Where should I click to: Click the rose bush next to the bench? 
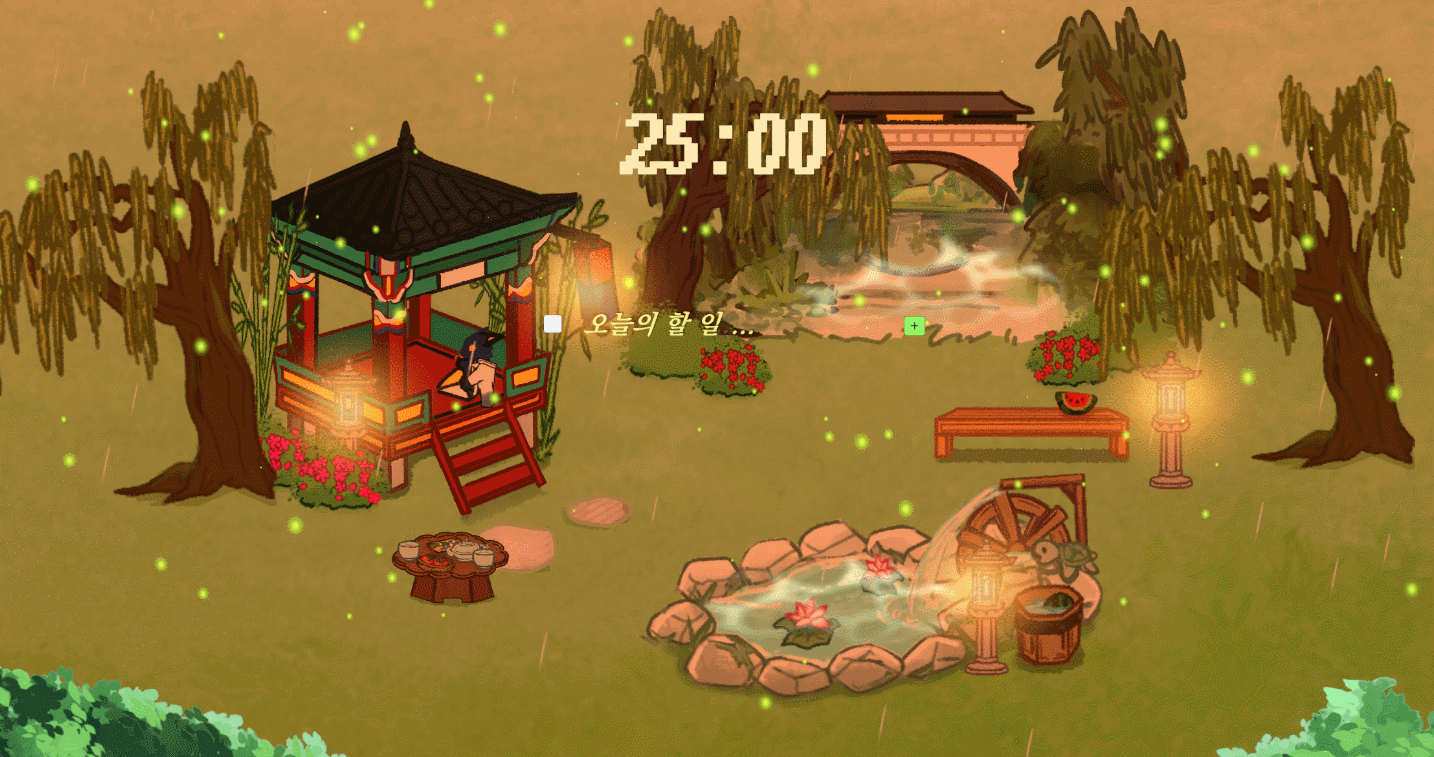(1064, 356)
